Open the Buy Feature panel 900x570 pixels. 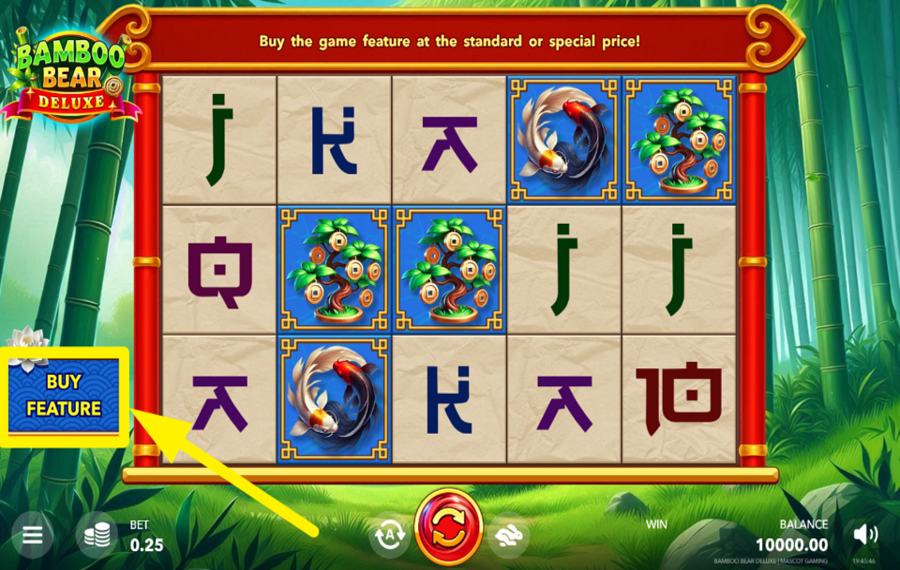64,395
